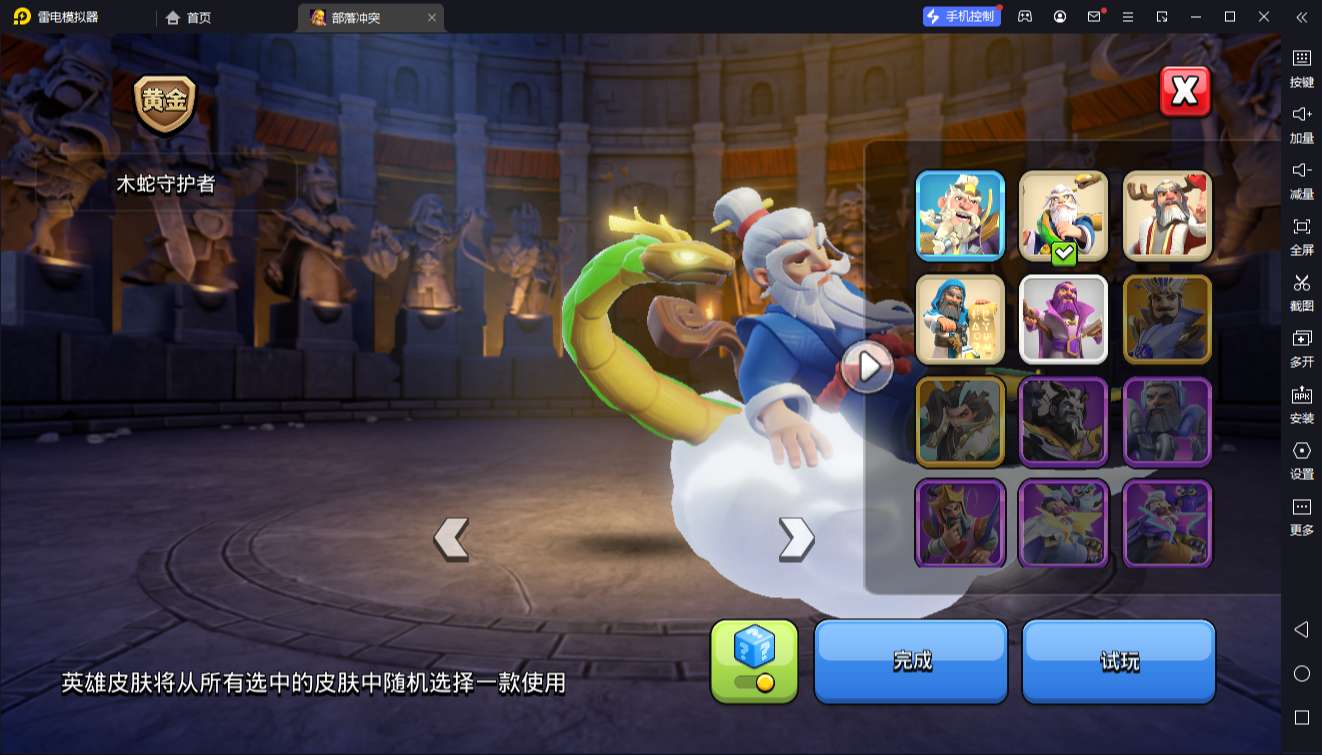Switch to fullscreen with the 全屏 icon

point(1301,238)
